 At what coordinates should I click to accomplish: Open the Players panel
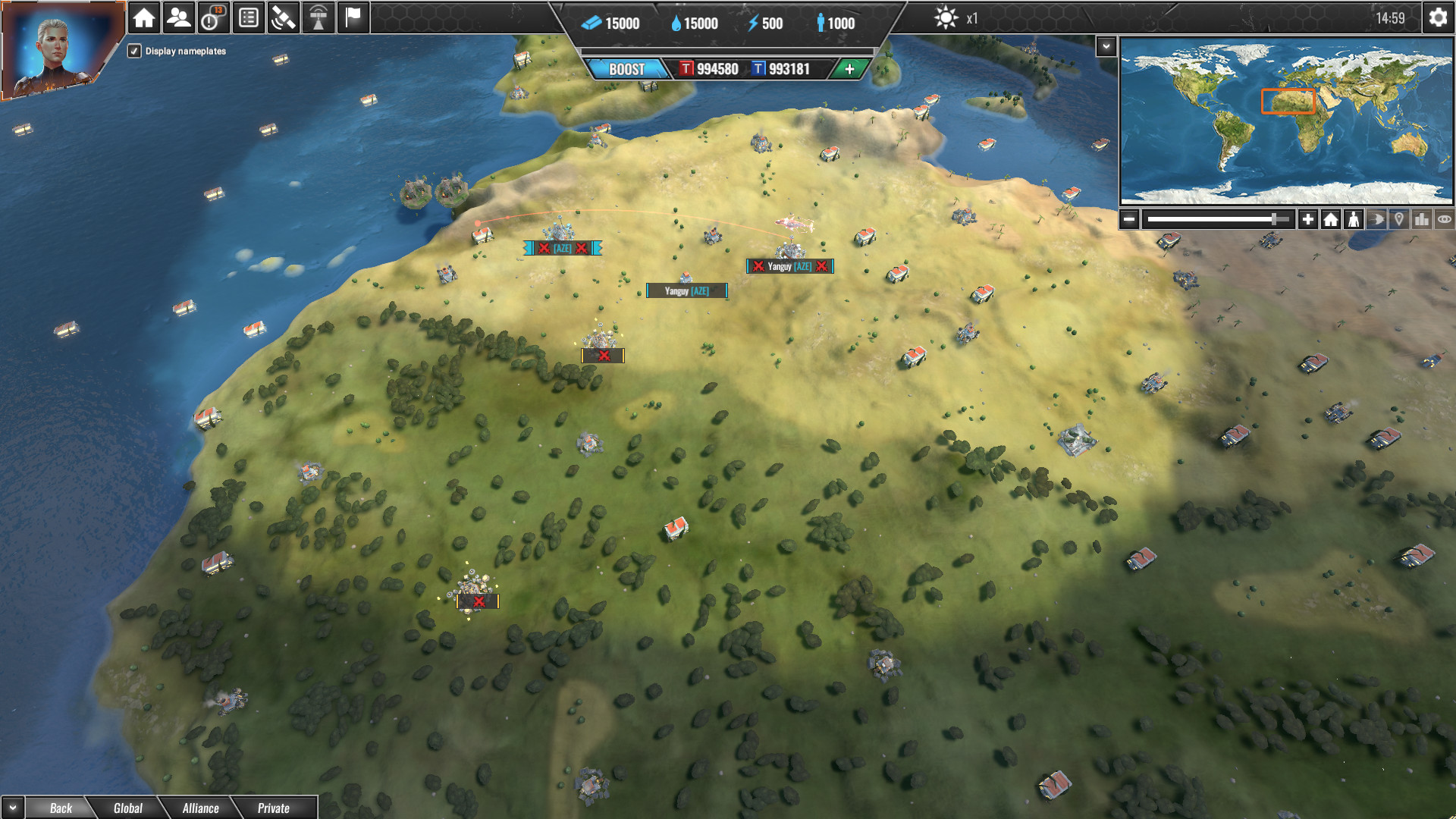click(x=178, y=16)
